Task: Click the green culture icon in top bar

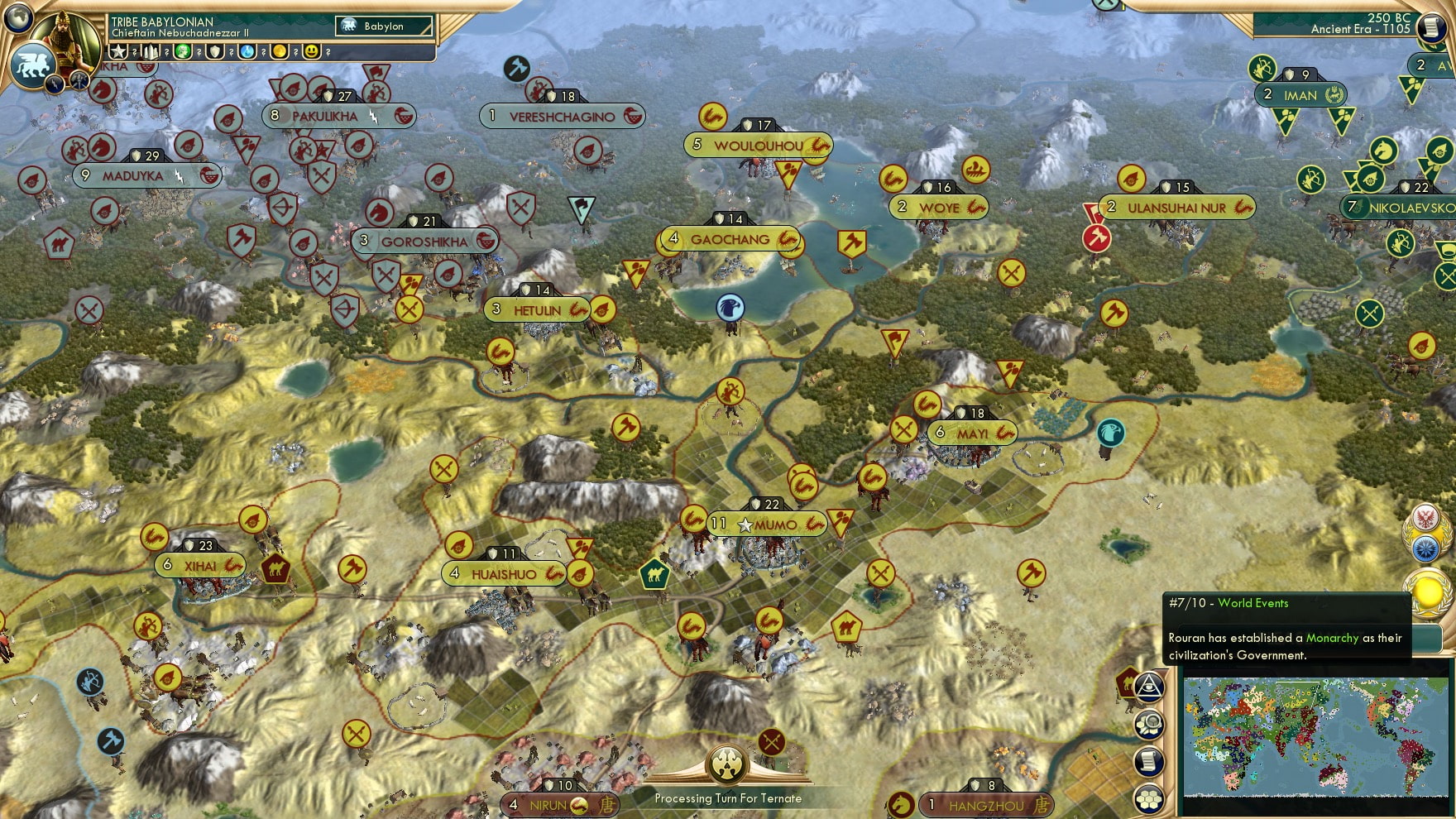Action: (183, 51)
